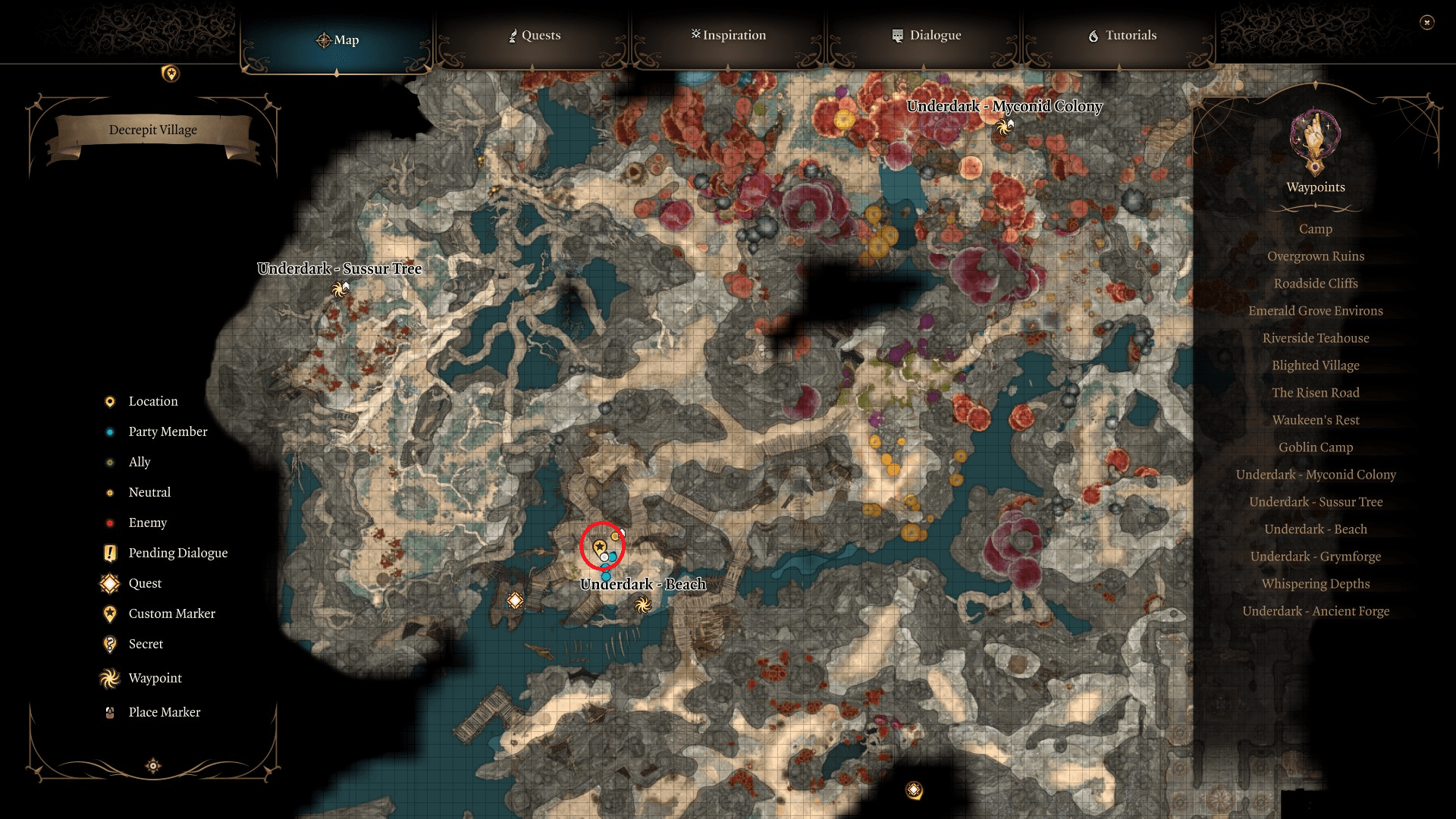Click the Whispering Depths waypoint entry
This screenshot has height=819, width=1456.
(x=1315, y=584)
